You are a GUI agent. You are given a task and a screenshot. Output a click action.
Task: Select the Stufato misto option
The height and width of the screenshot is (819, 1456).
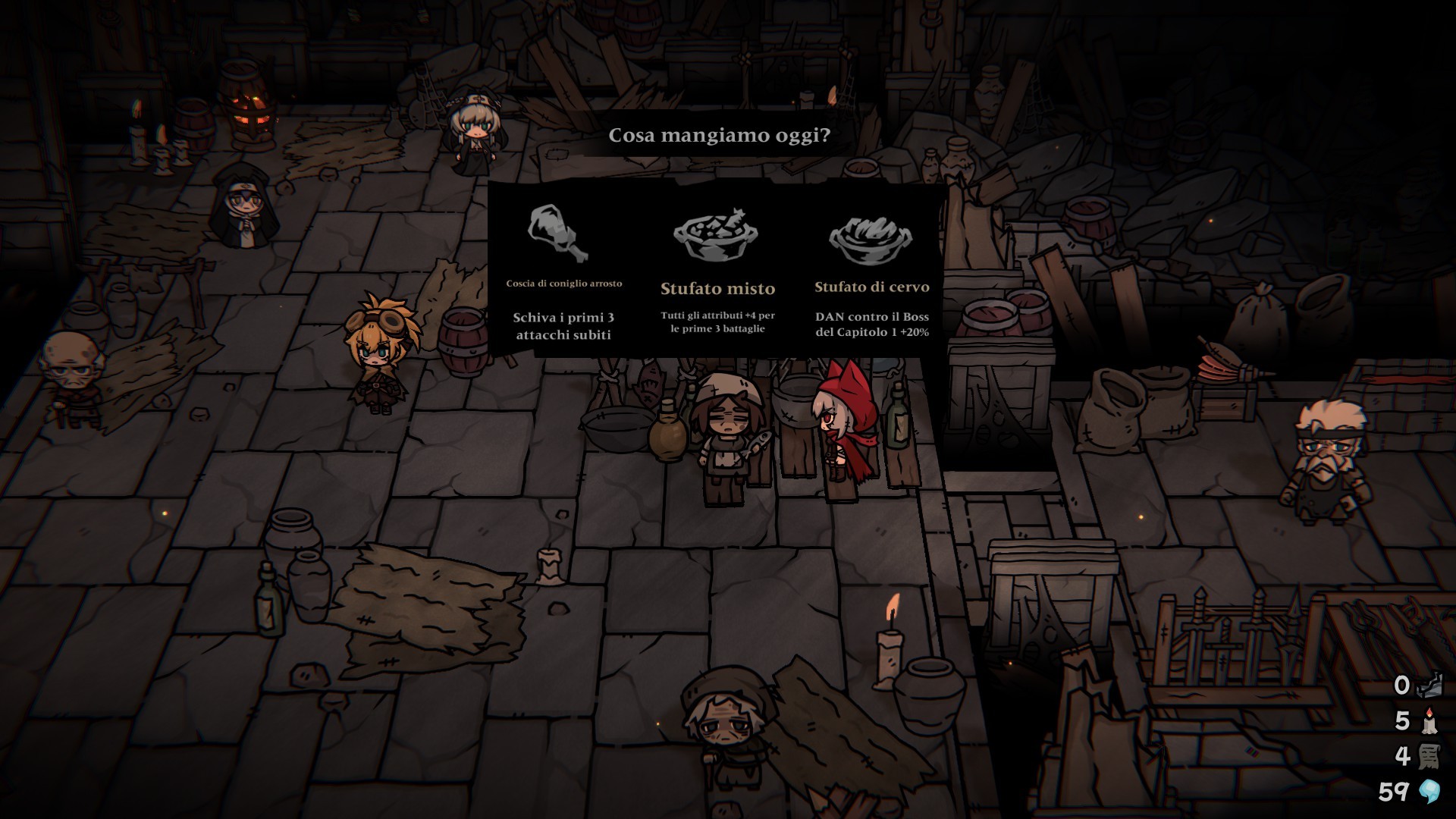pyautogui.click(x=717, y=273)
